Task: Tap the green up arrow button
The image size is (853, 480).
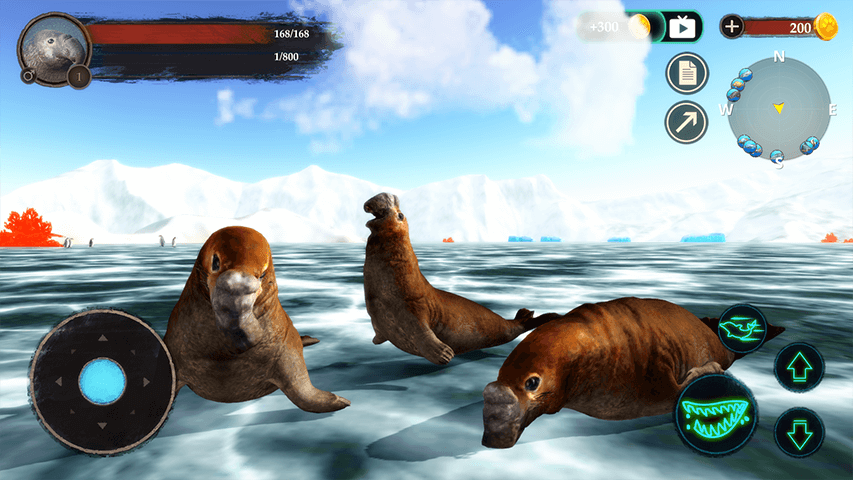Action: click(799, 367)
